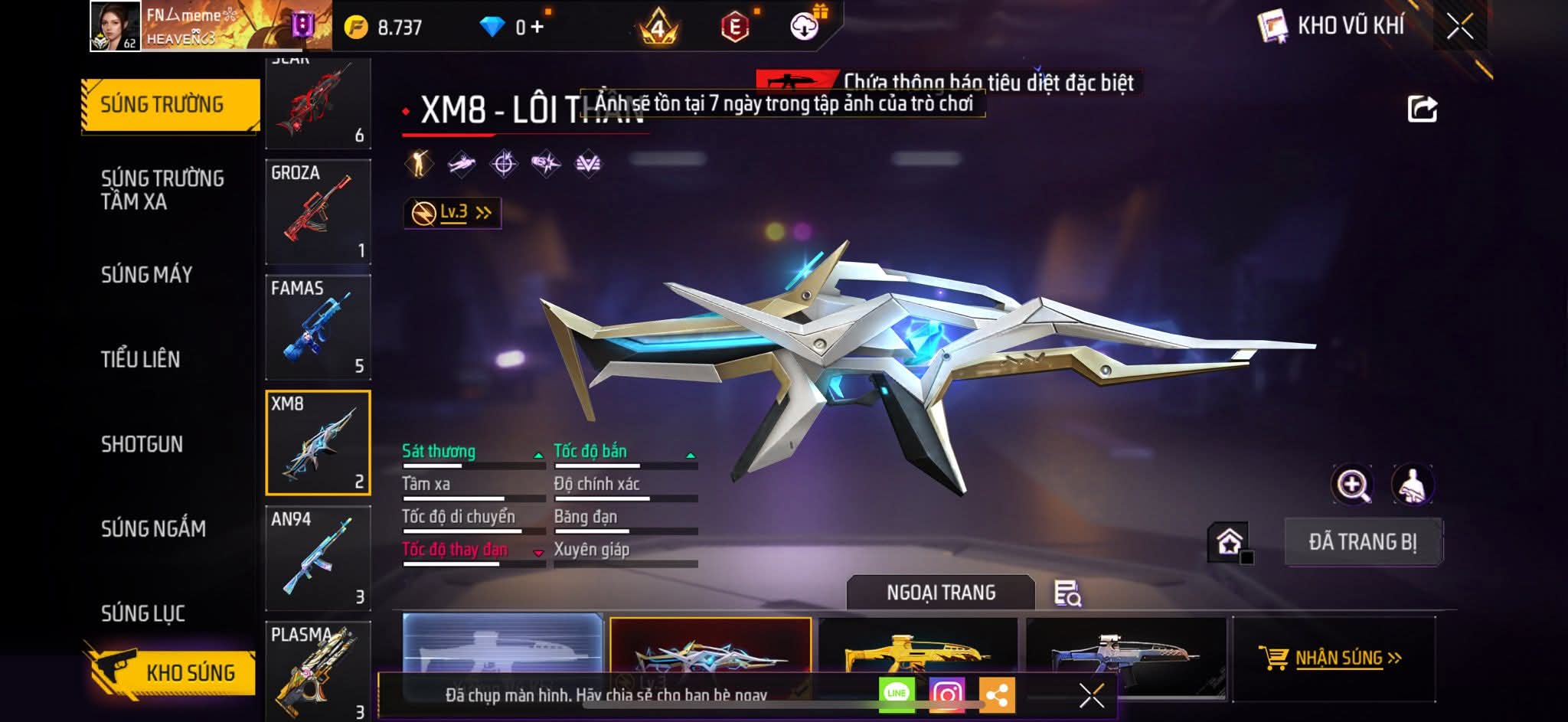Click the share icon beside weapon title

pos(1422,109)
